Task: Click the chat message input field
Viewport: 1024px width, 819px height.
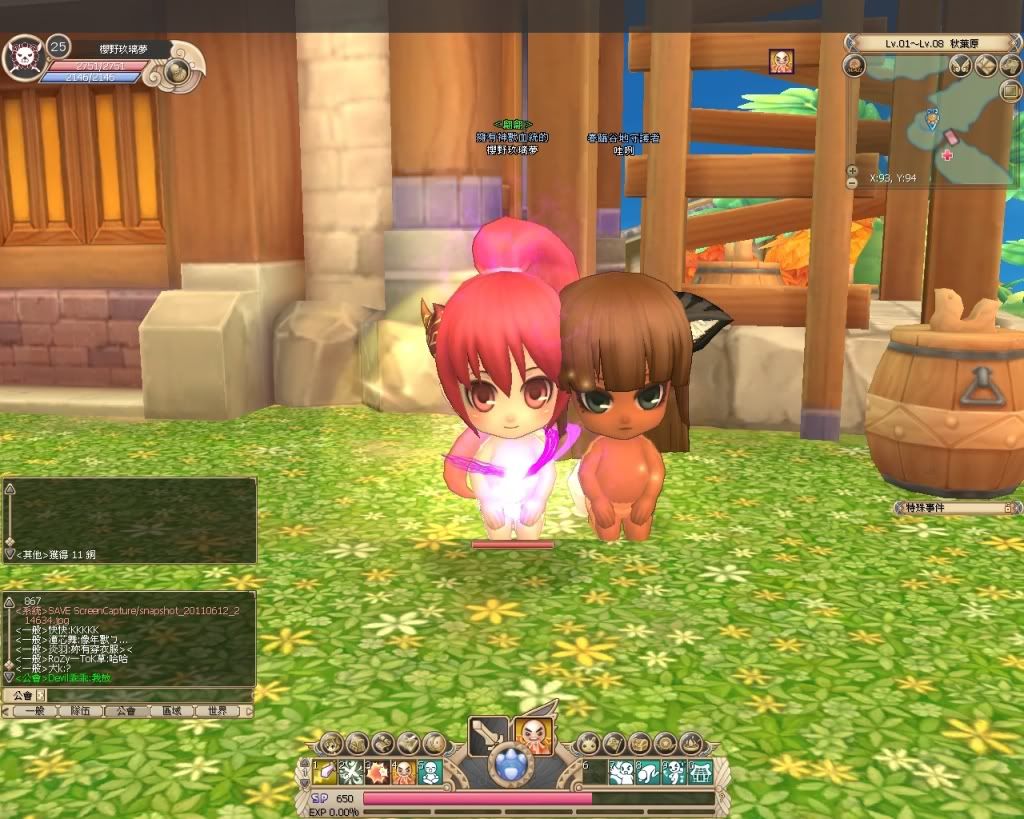Action: click(148, 695)
